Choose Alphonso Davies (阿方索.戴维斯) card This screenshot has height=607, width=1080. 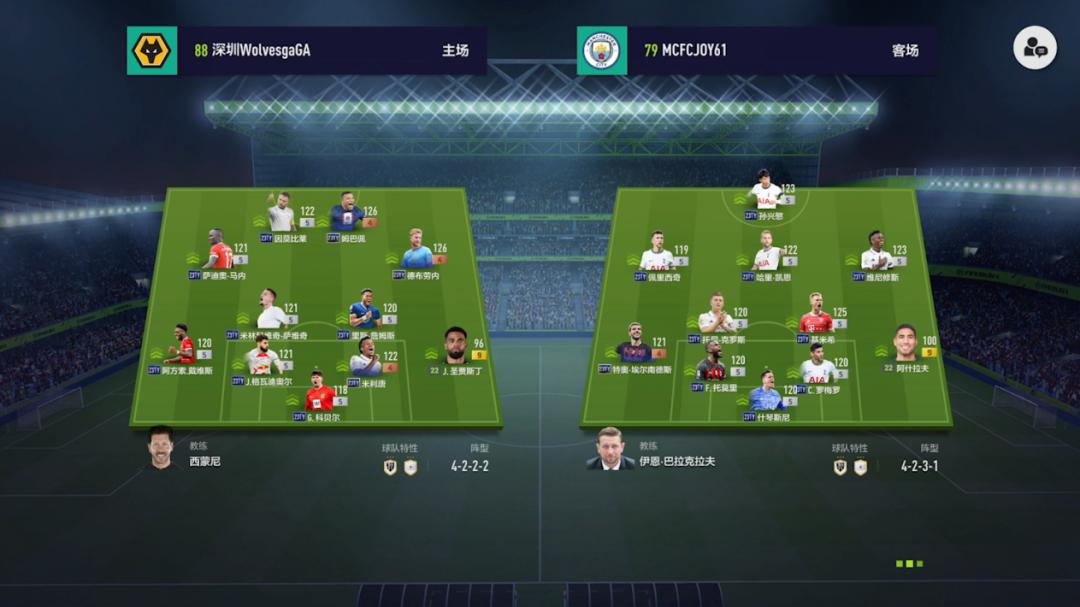pos(182,346)
